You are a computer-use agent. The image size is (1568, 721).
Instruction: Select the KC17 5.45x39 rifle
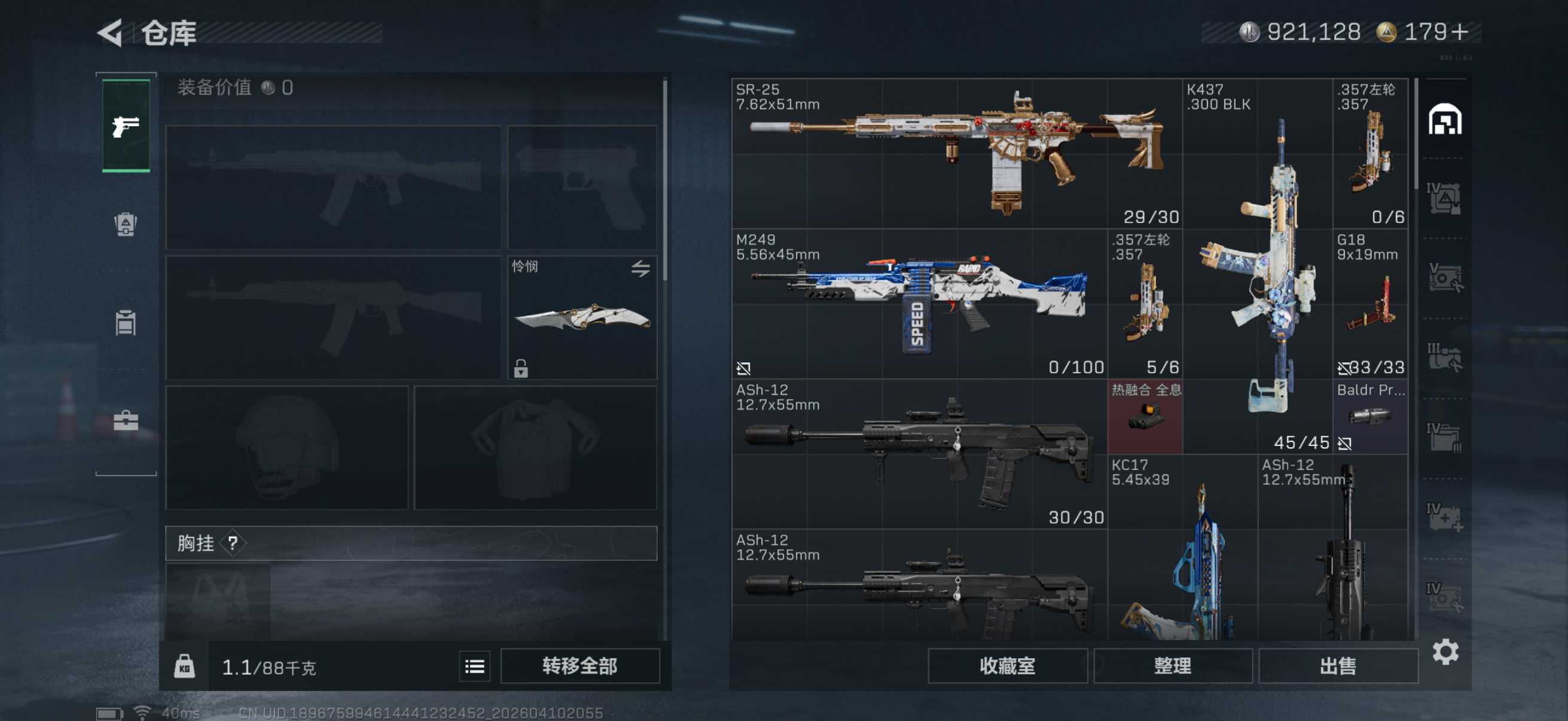pyautogui.click(x=1183, y=548)
